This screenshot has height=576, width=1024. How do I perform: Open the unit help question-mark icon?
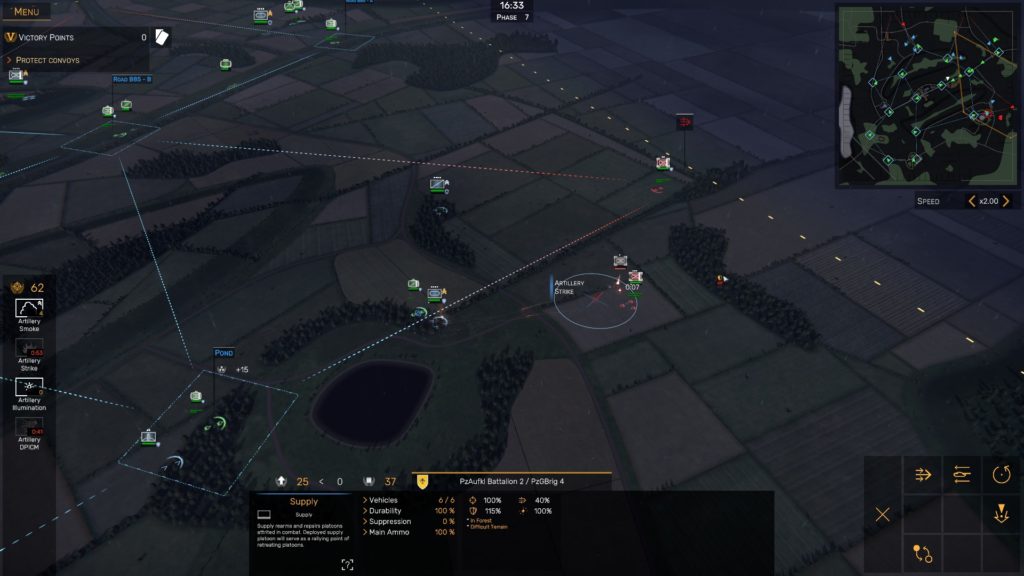pyautogui.click(x=347, y=565)
